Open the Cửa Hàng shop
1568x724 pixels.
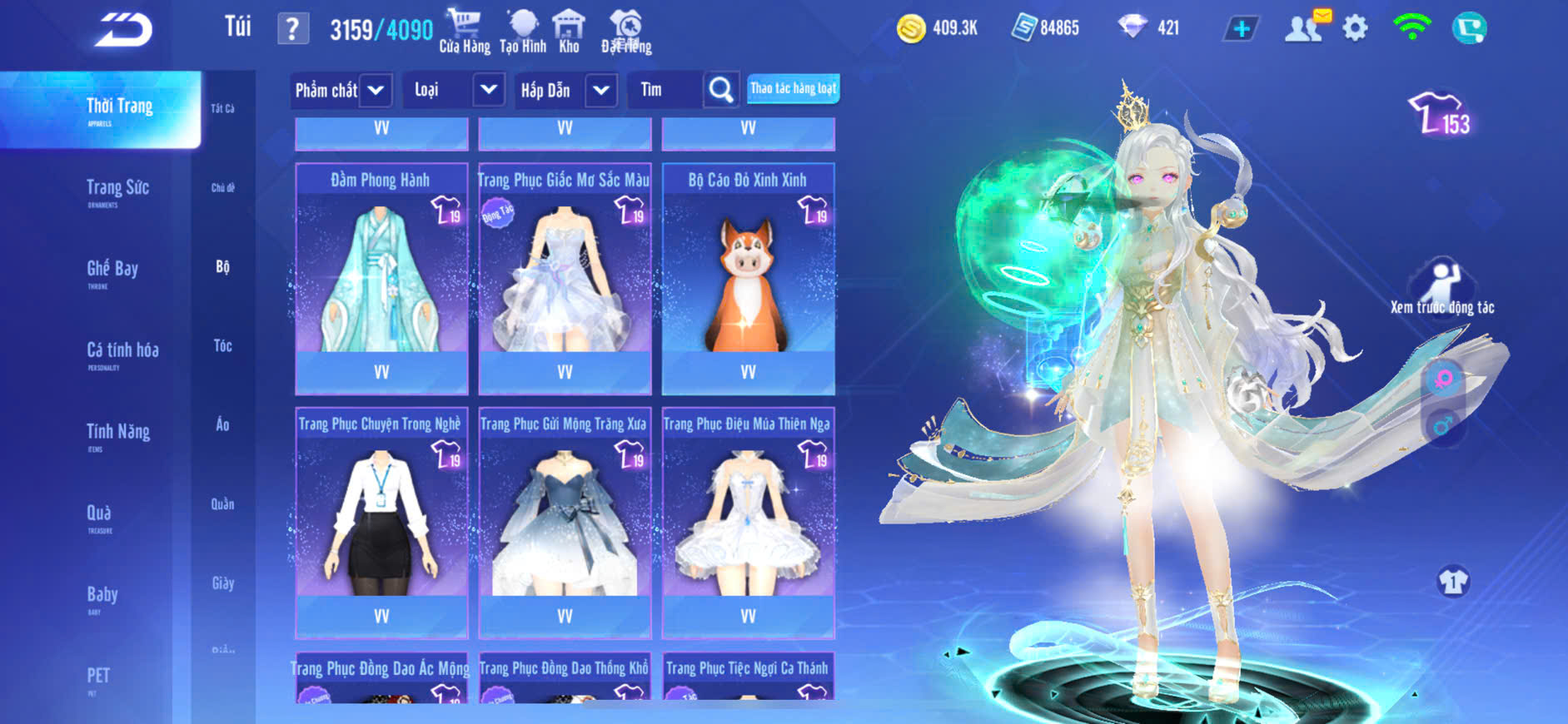pos(465,32)
